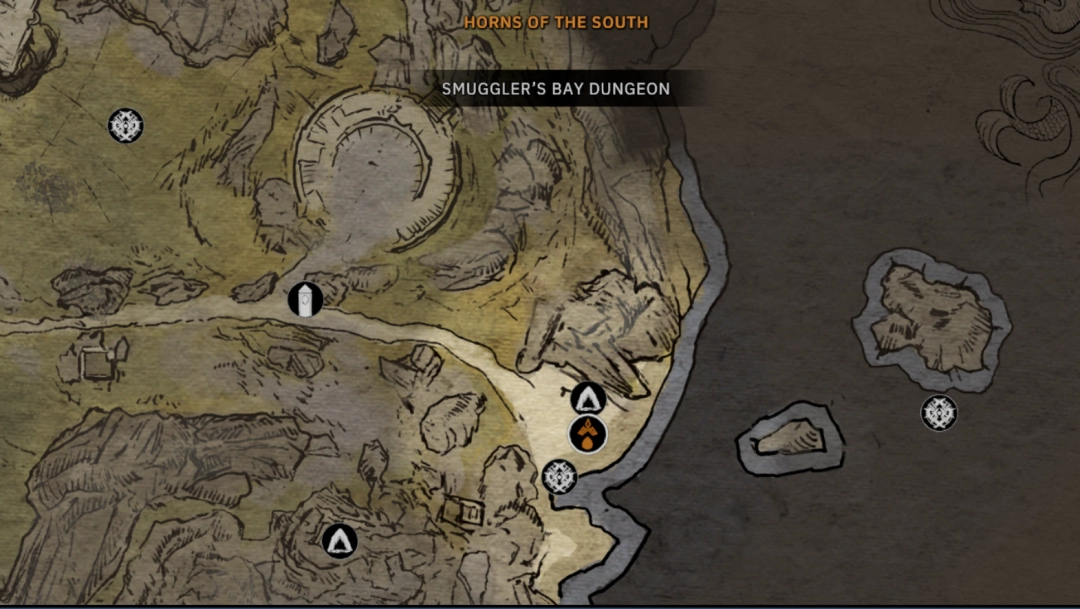Click the tent camp marker above the orange marker
This screenshot has height=609, width=1080.
[589, 399]
